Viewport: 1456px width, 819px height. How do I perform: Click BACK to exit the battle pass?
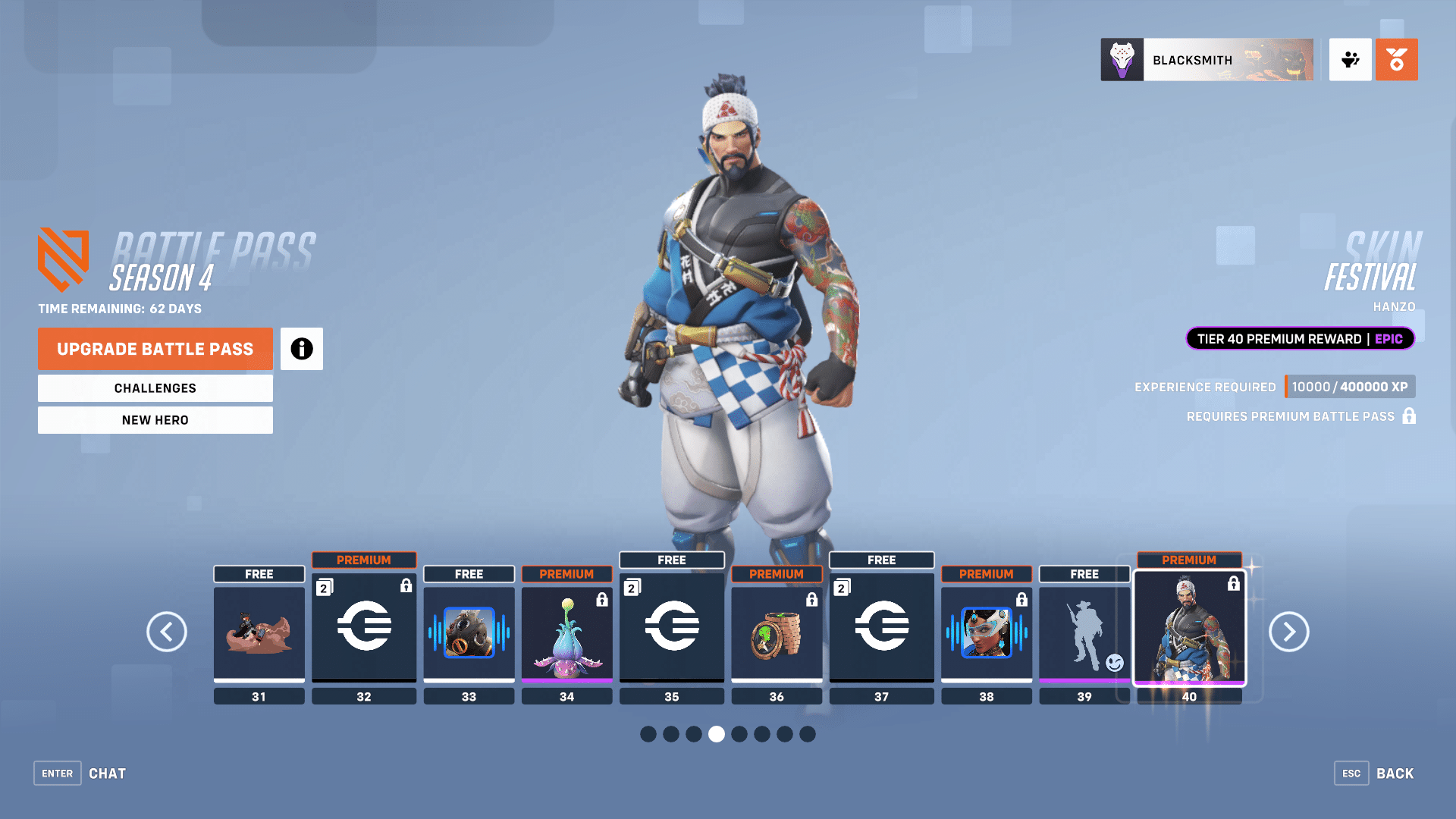[x=1394, y=773]
